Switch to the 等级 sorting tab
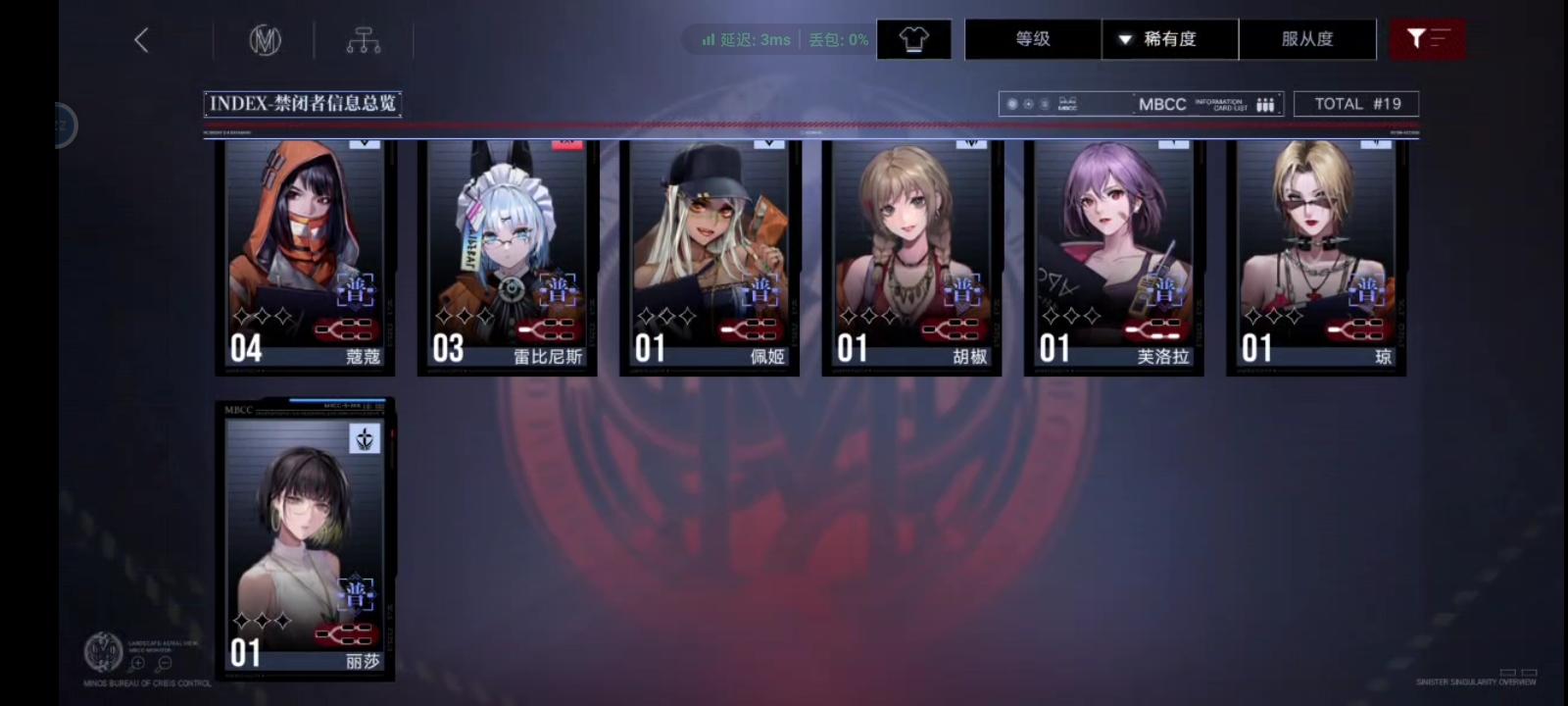The height and width of the screenshot is (706, 1568). click(1031, 38)
